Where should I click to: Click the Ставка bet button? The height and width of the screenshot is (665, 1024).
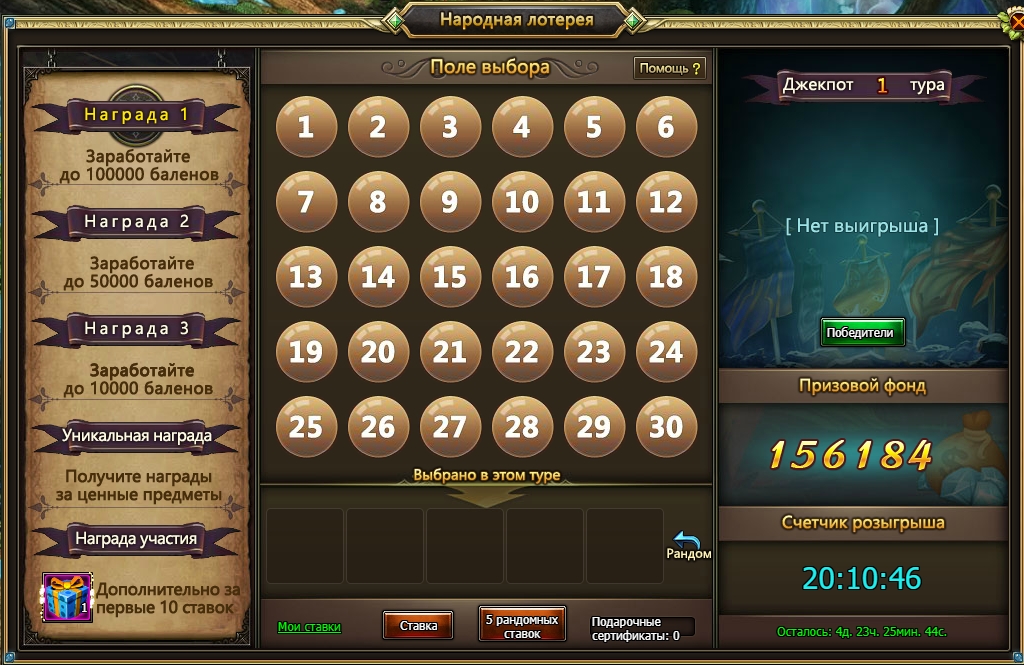[x=418, y=626]
